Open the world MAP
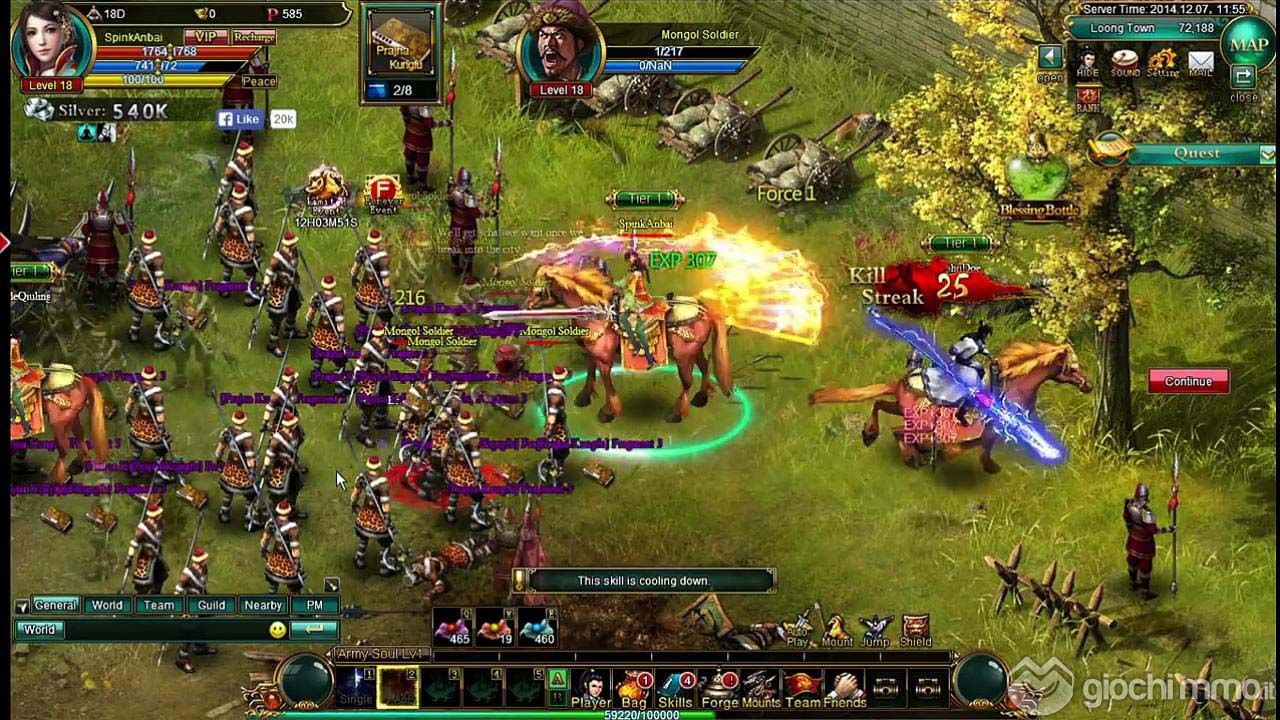Screen dimensions: 1280x720 pyautogui.click(x=1248, y=45)
